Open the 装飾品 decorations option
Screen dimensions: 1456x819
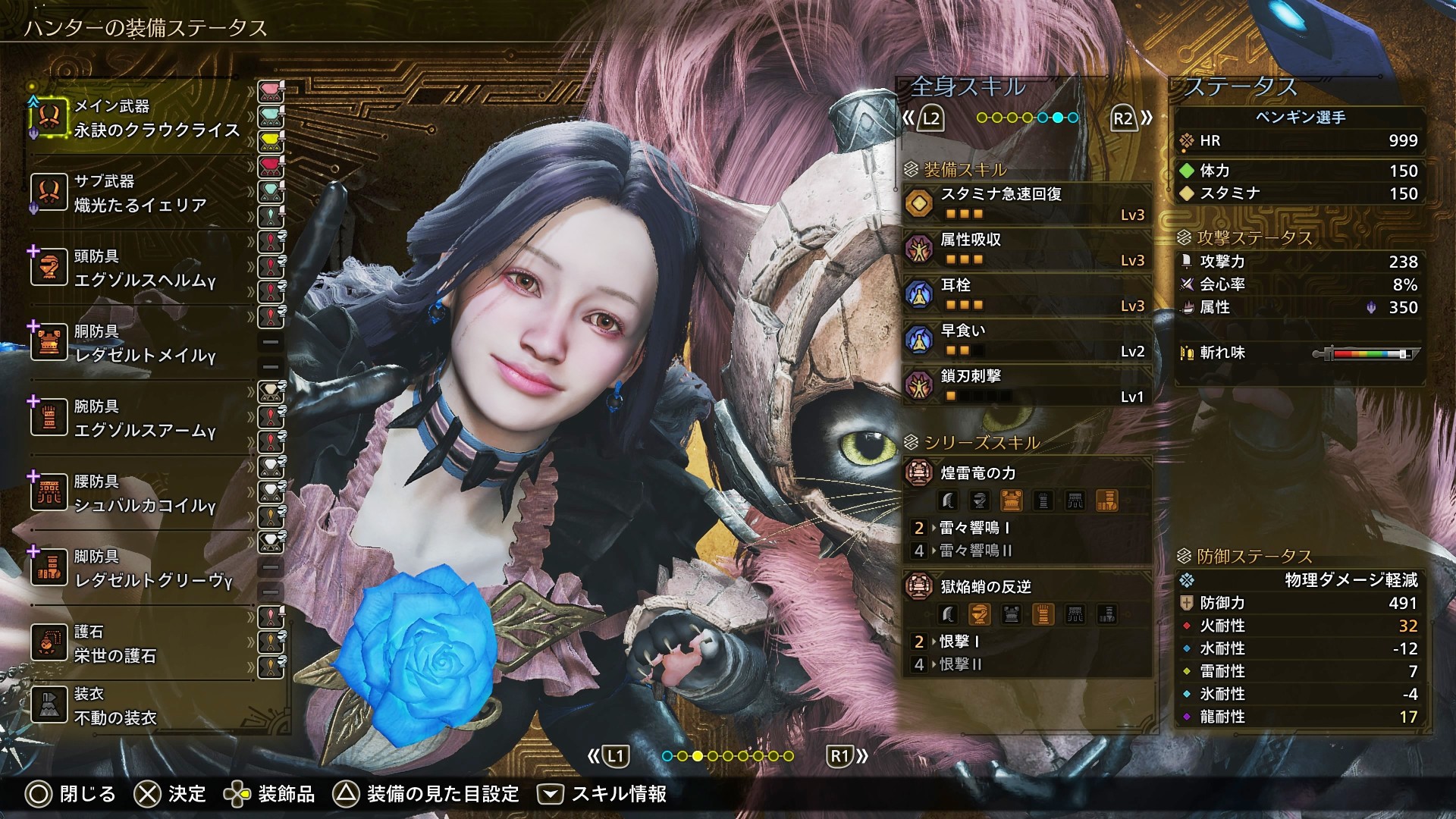click(269, 794)
